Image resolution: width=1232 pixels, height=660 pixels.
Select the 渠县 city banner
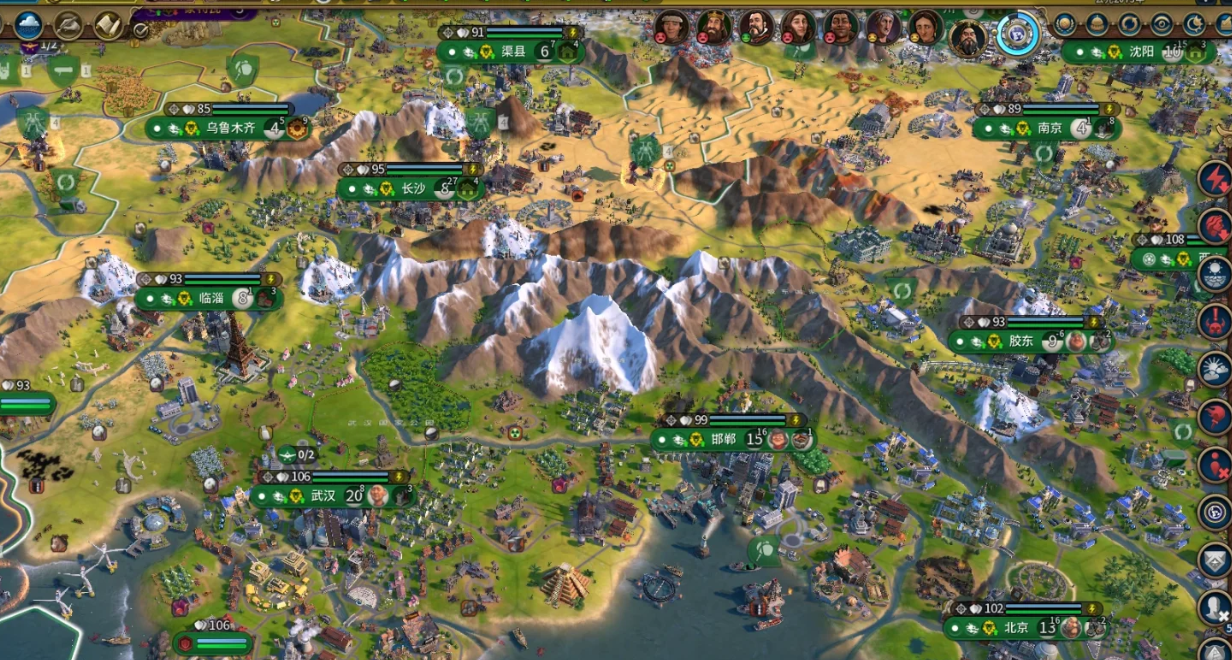tap(512, 51)
